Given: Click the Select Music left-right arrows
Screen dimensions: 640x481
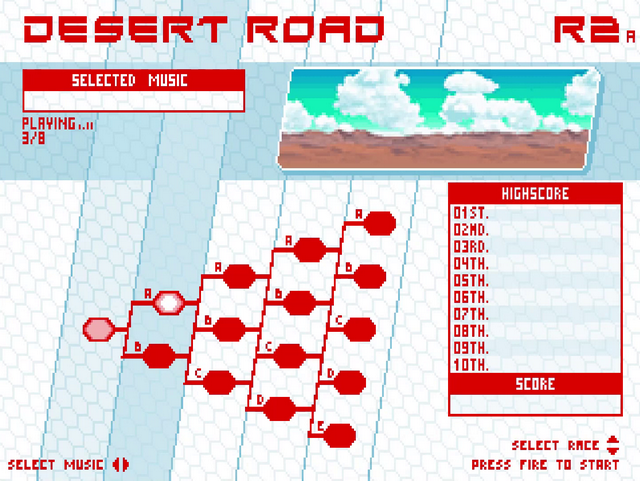Looking at the screenshot, I should click(x=121, y=464).
